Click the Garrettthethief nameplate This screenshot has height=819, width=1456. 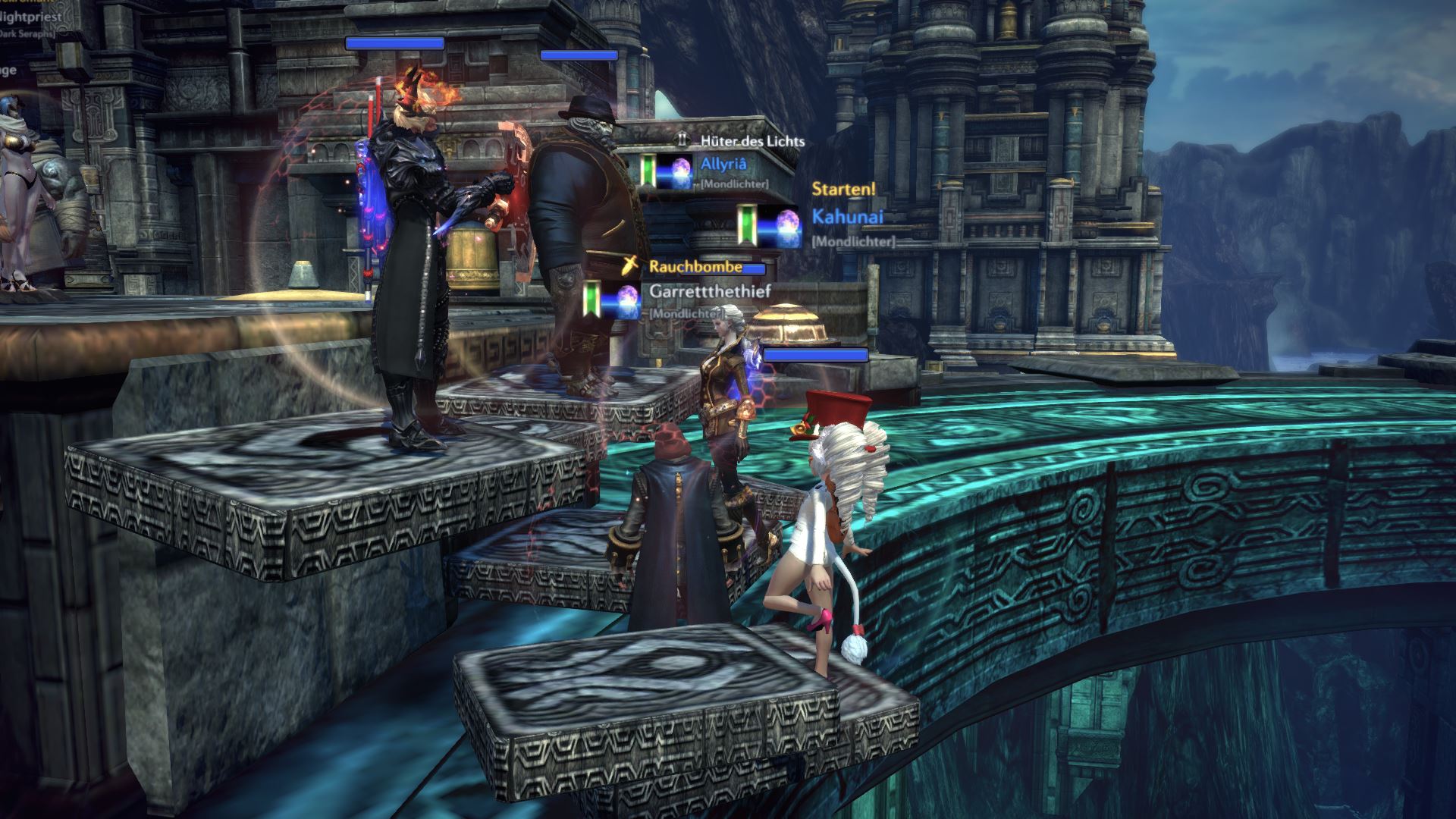coord(710,290)
